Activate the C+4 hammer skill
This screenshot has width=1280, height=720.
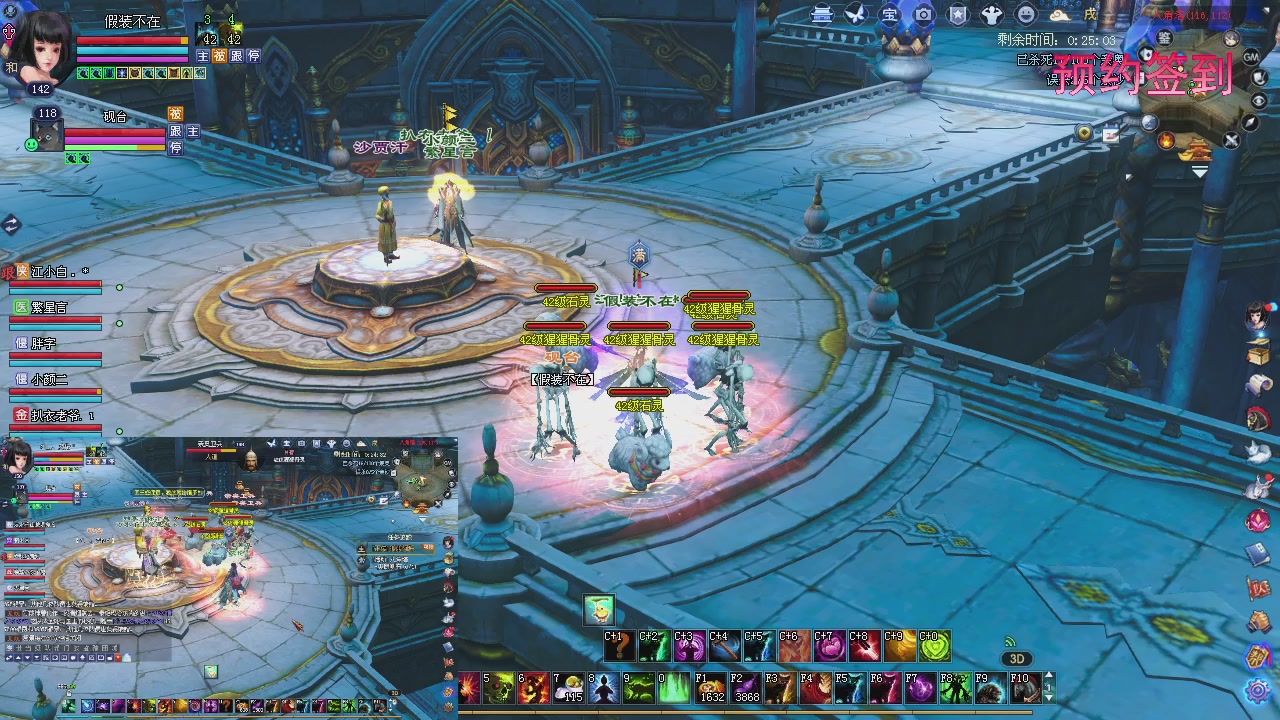723,646
